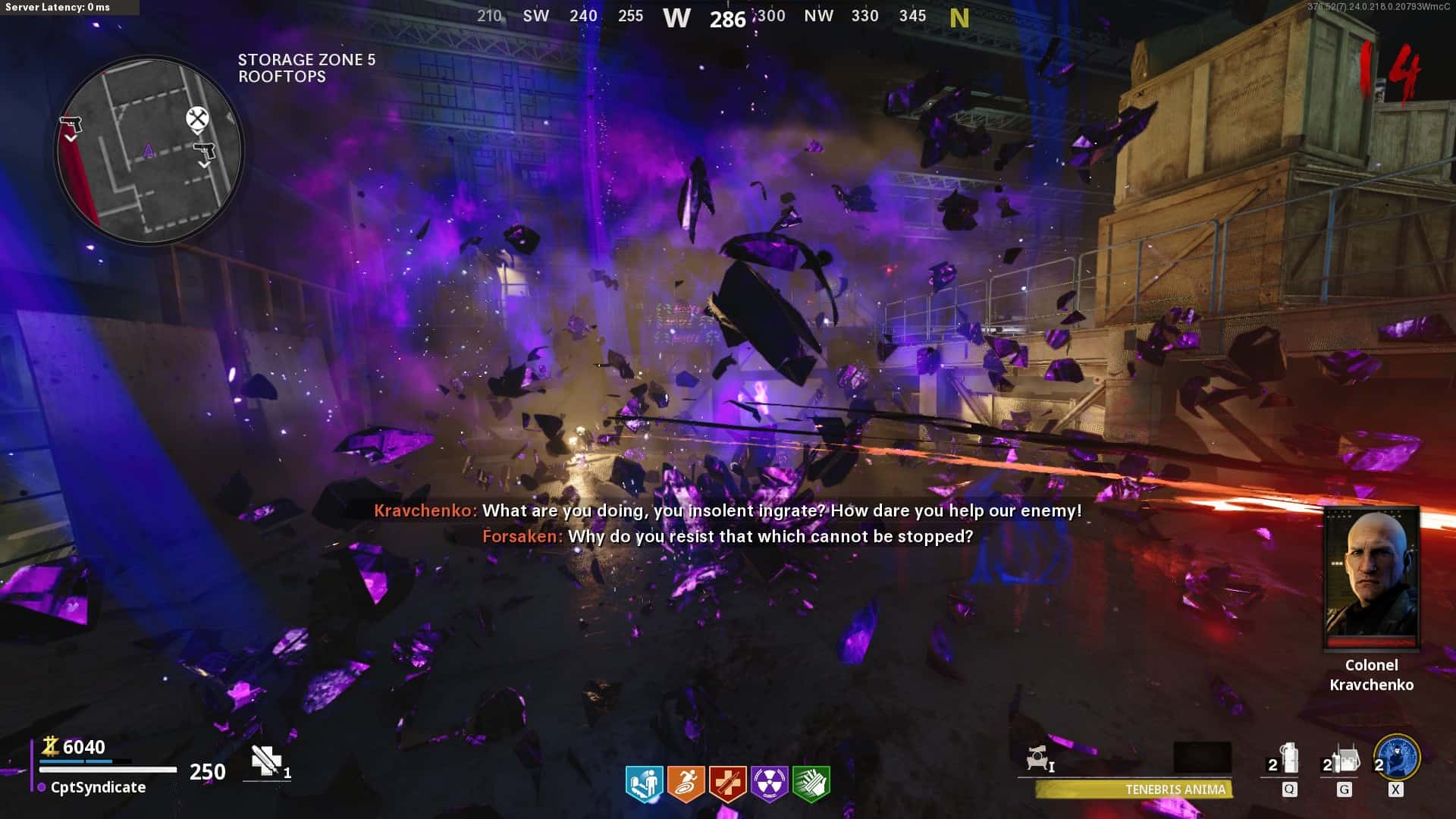Select the lethal satchel equipment slot
Image resolution: width=1456 pixels, height=819 pixels.
1343,759
